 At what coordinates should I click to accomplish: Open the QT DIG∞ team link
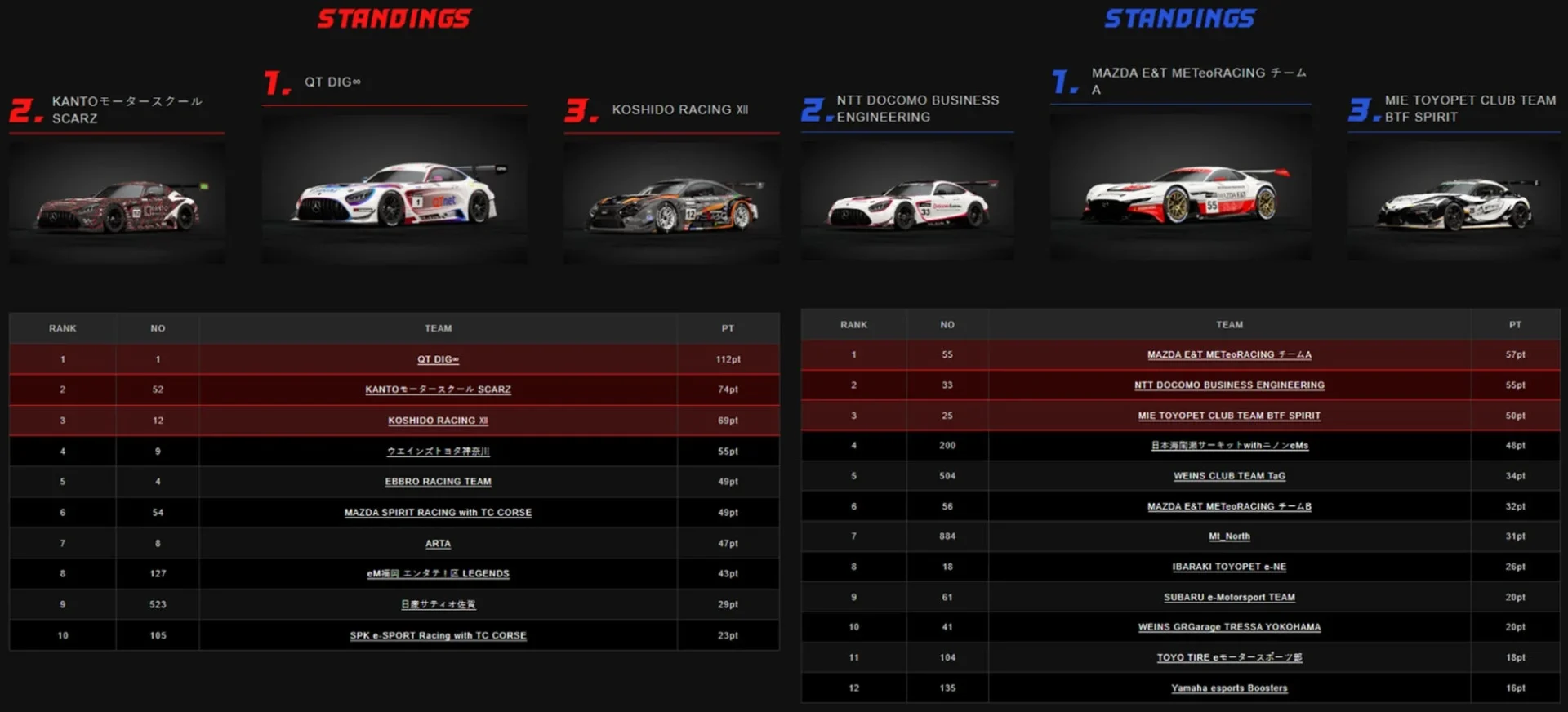click(x=438, y=359)
